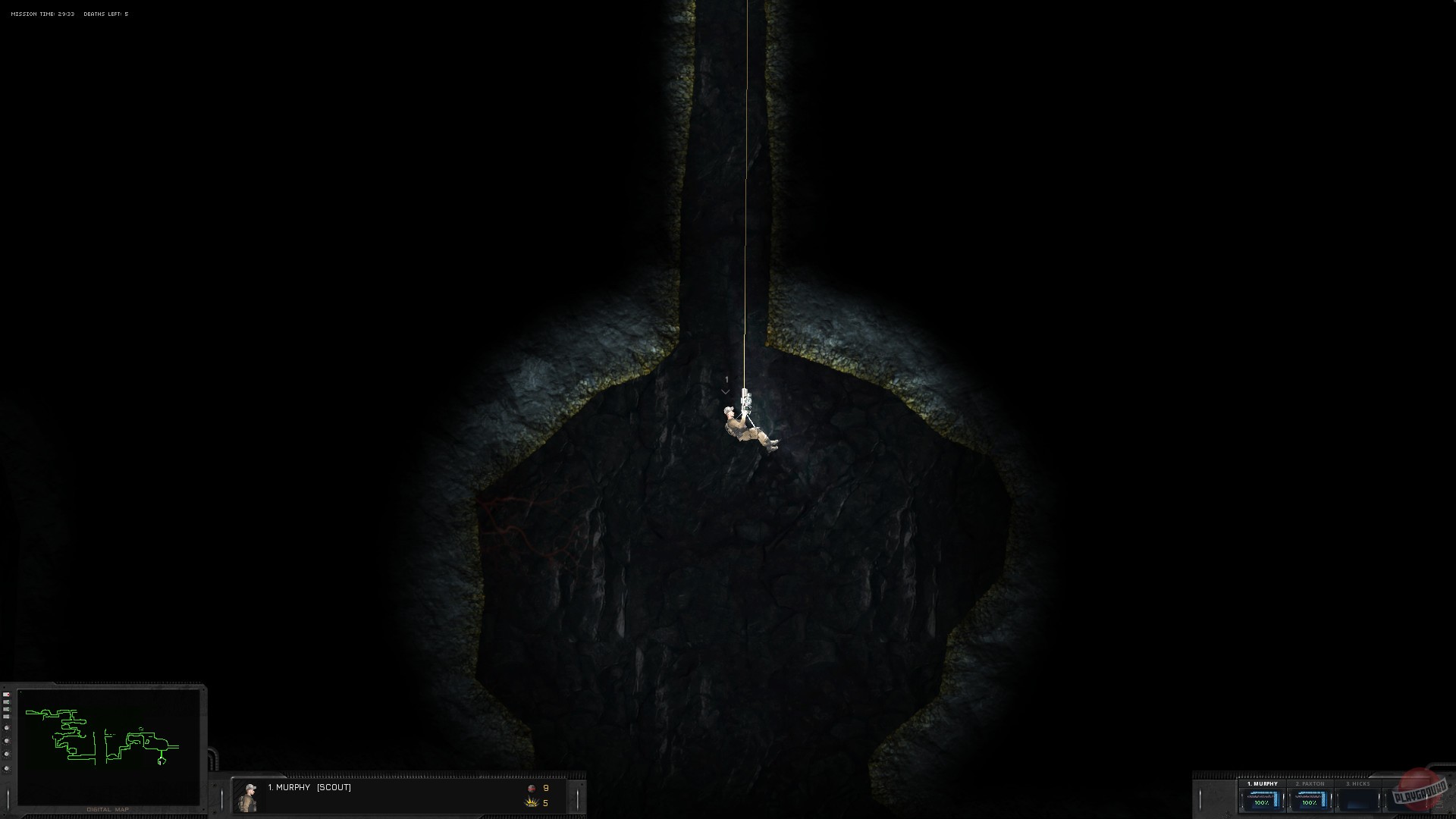Click the DIGITAL MAP label
This screenshot has height=819, width=1456.
(108, 809)
